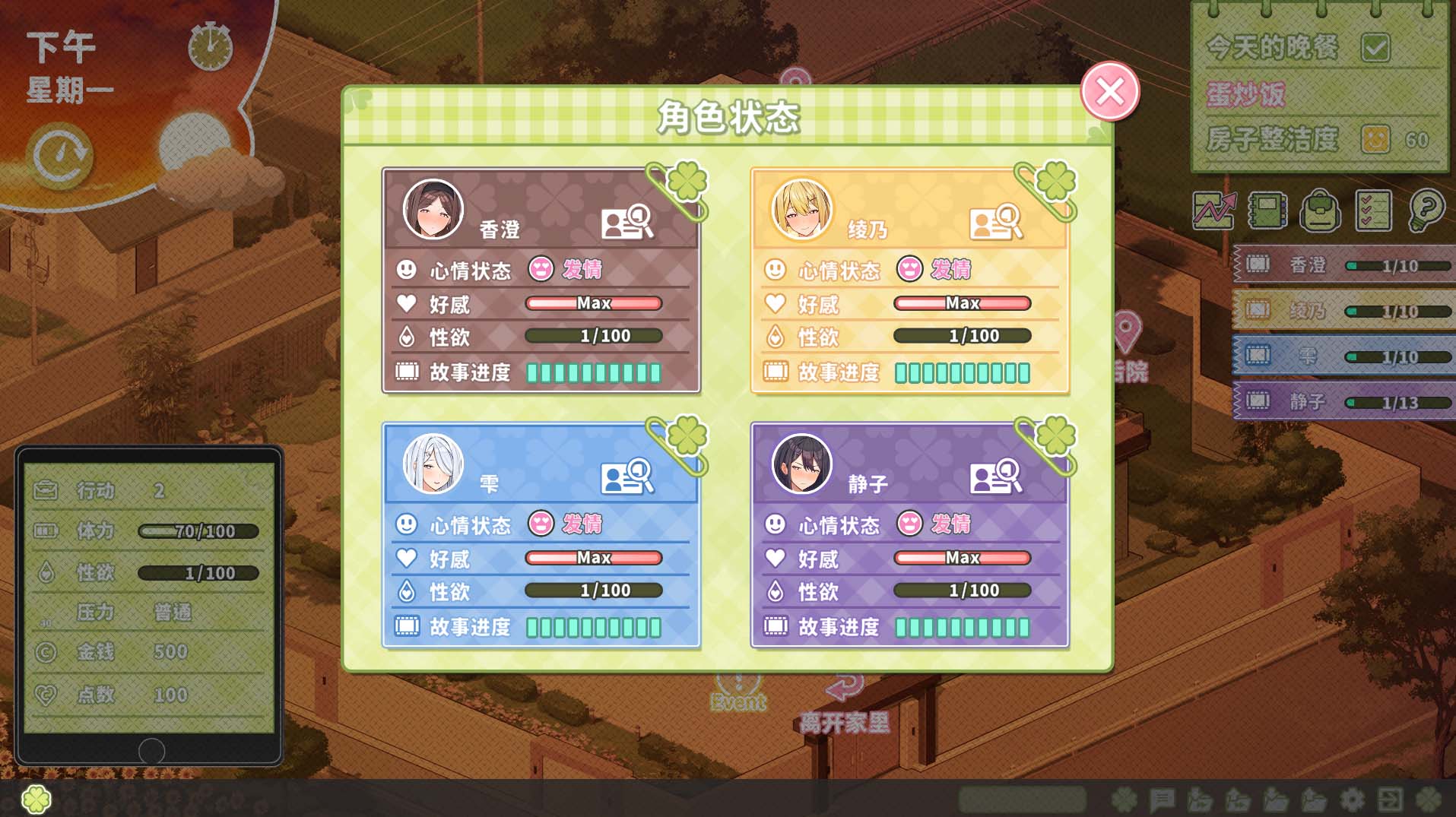This screenshot has width=1456, height=817.
Task: Click the settings gear in the bottom toolbar
Action: 1350,800
